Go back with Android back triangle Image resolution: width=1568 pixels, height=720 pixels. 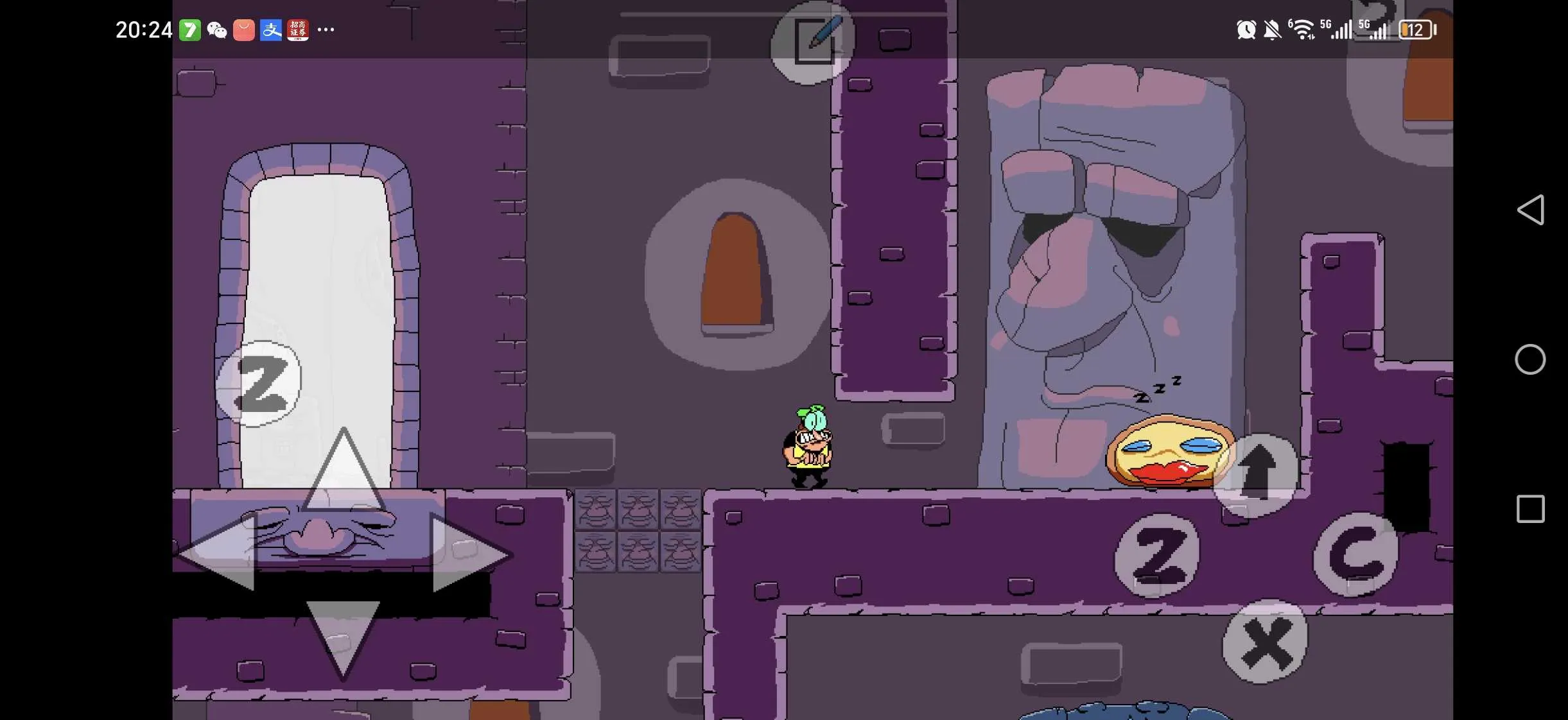(x=1531, y=210)
